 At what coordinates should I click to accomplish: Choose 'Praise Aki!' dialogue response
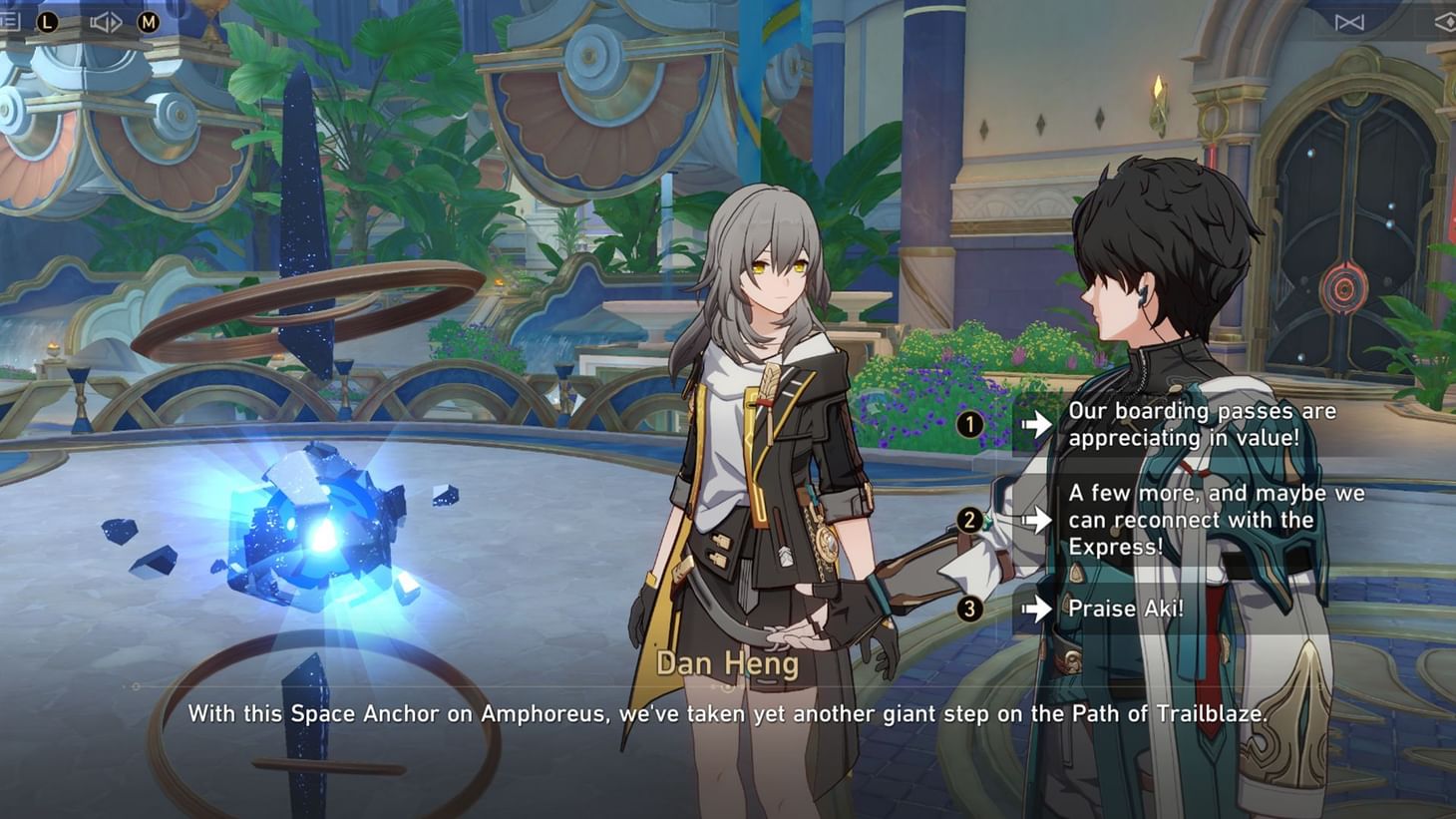(x=1127, y=609)
